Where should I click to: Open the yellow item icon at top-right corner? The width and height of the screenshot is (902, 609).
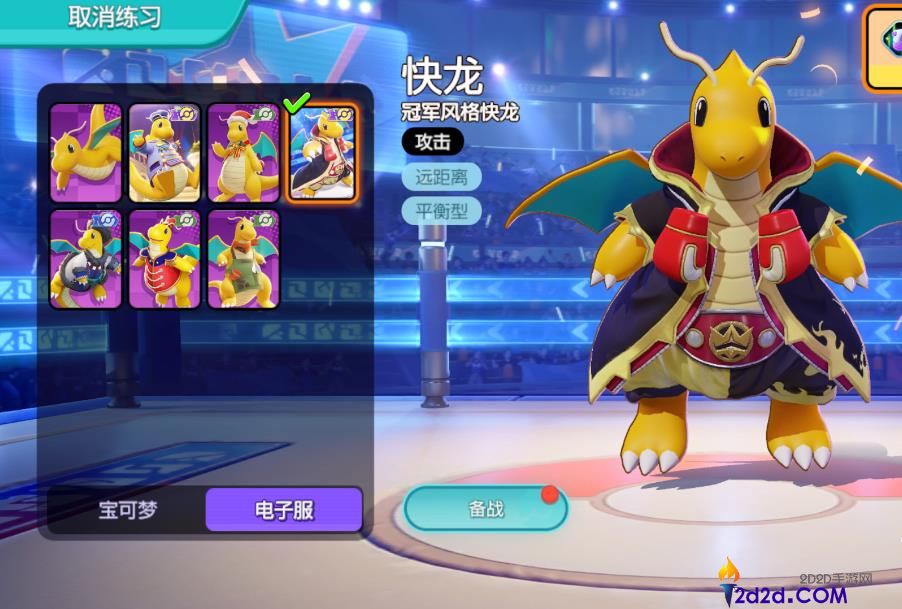point(885,47)
